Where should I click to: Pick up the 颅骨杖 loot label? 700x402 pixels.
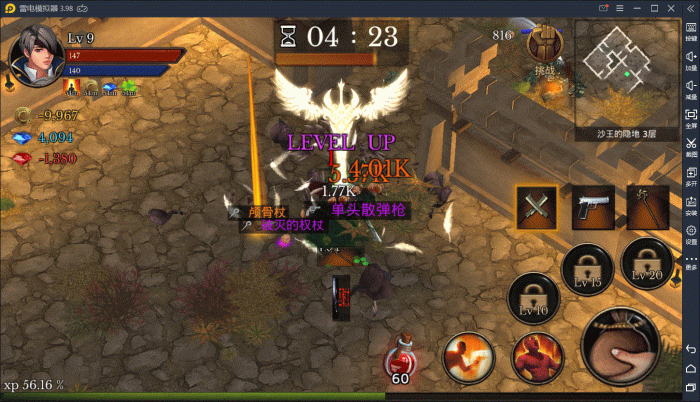pyautogui.click(x=268, y=212)
